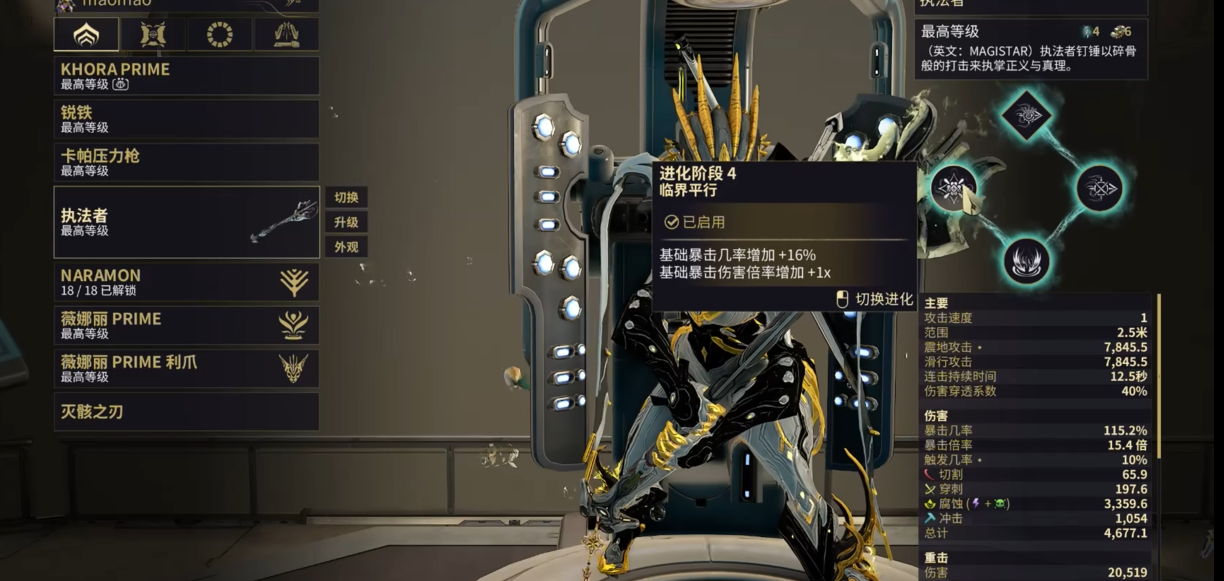Select the flame-shaped evolution node
Screen dimensions: 1224x581
[1026, 260]
